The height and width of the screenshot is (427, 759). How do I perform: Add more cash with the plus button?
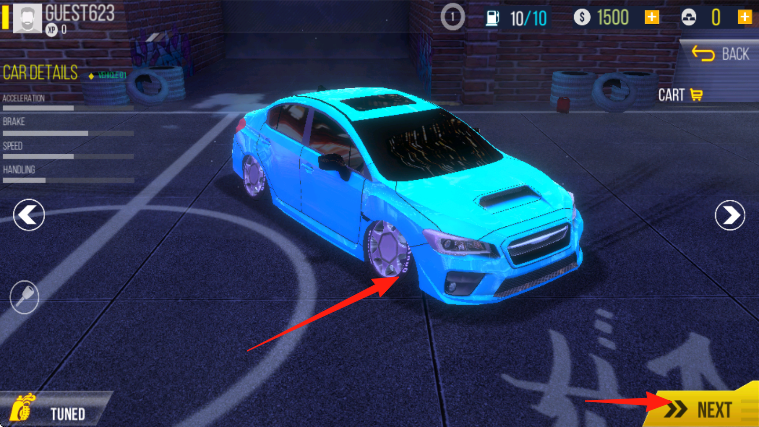pyautogui.click(x=652, y=17)
